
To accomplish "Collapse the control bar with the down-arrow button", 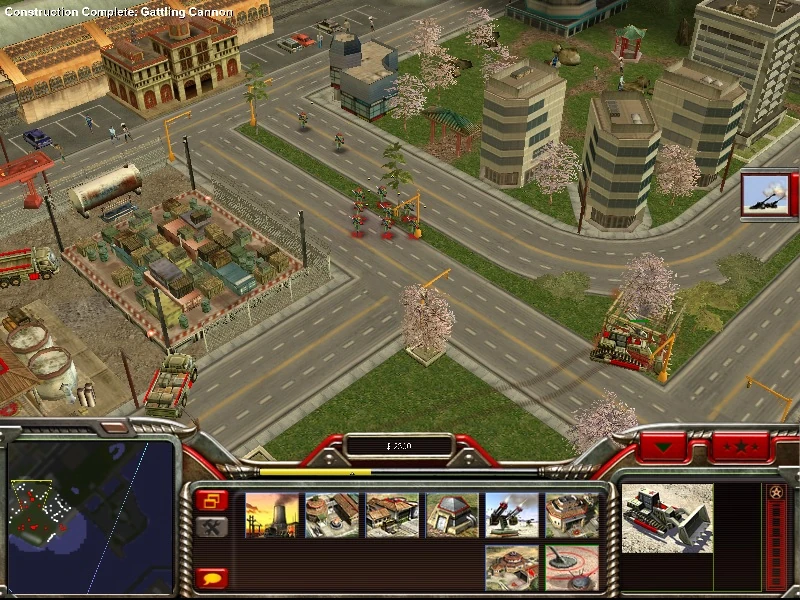I will click(664, 445).
